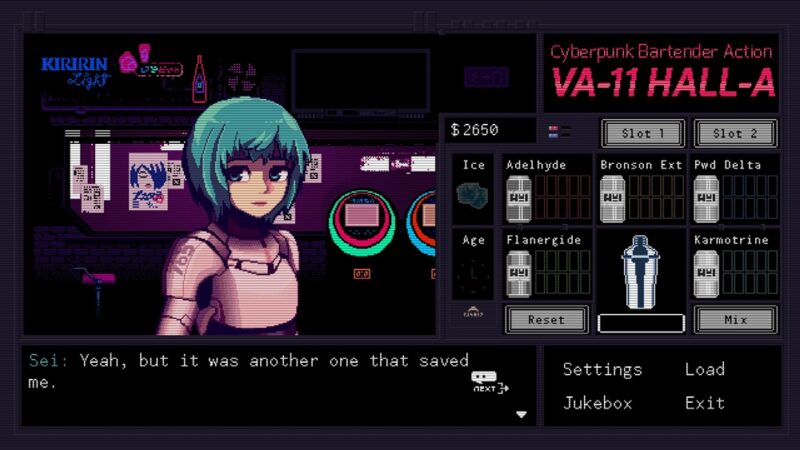The image size is (800, 450).
Task: Click the Mix button
Action: point(735,320)
